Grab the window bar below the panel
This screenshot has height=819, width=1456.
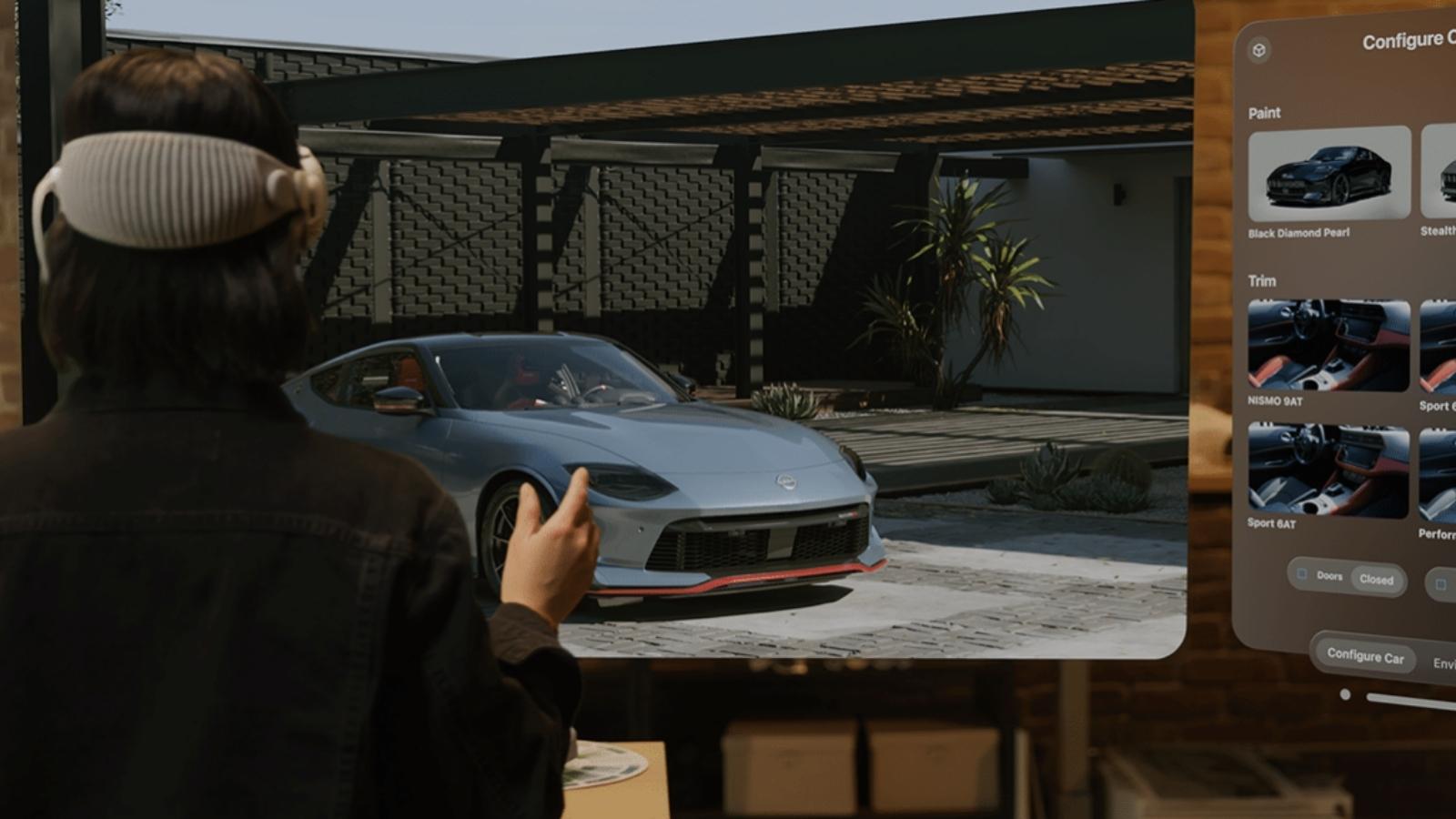tap(1410, 701)
